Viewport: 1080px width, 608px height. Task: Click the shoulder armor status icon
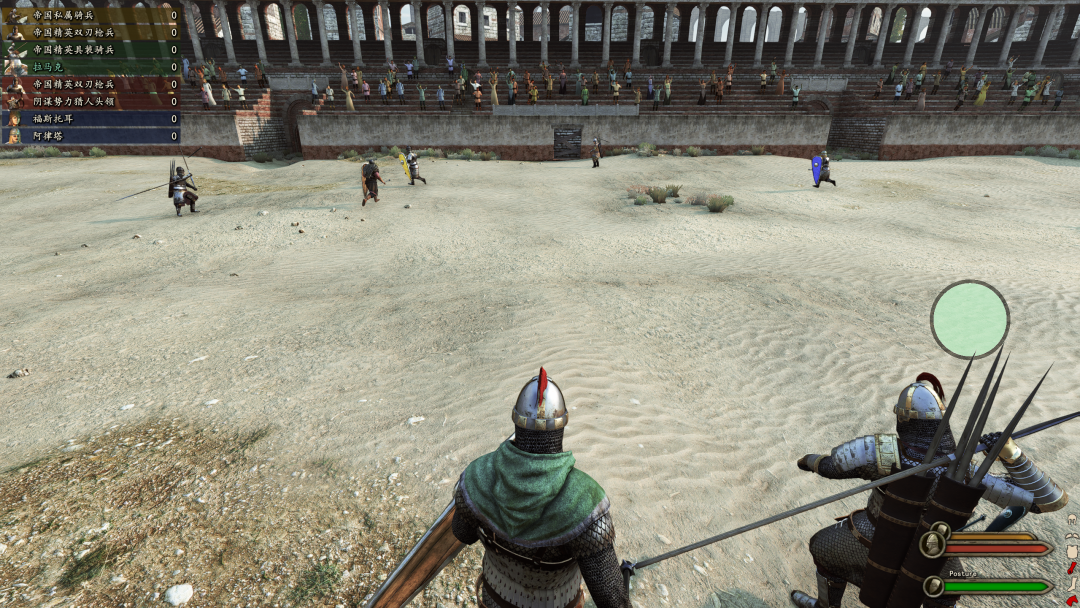coord(1072,535)
